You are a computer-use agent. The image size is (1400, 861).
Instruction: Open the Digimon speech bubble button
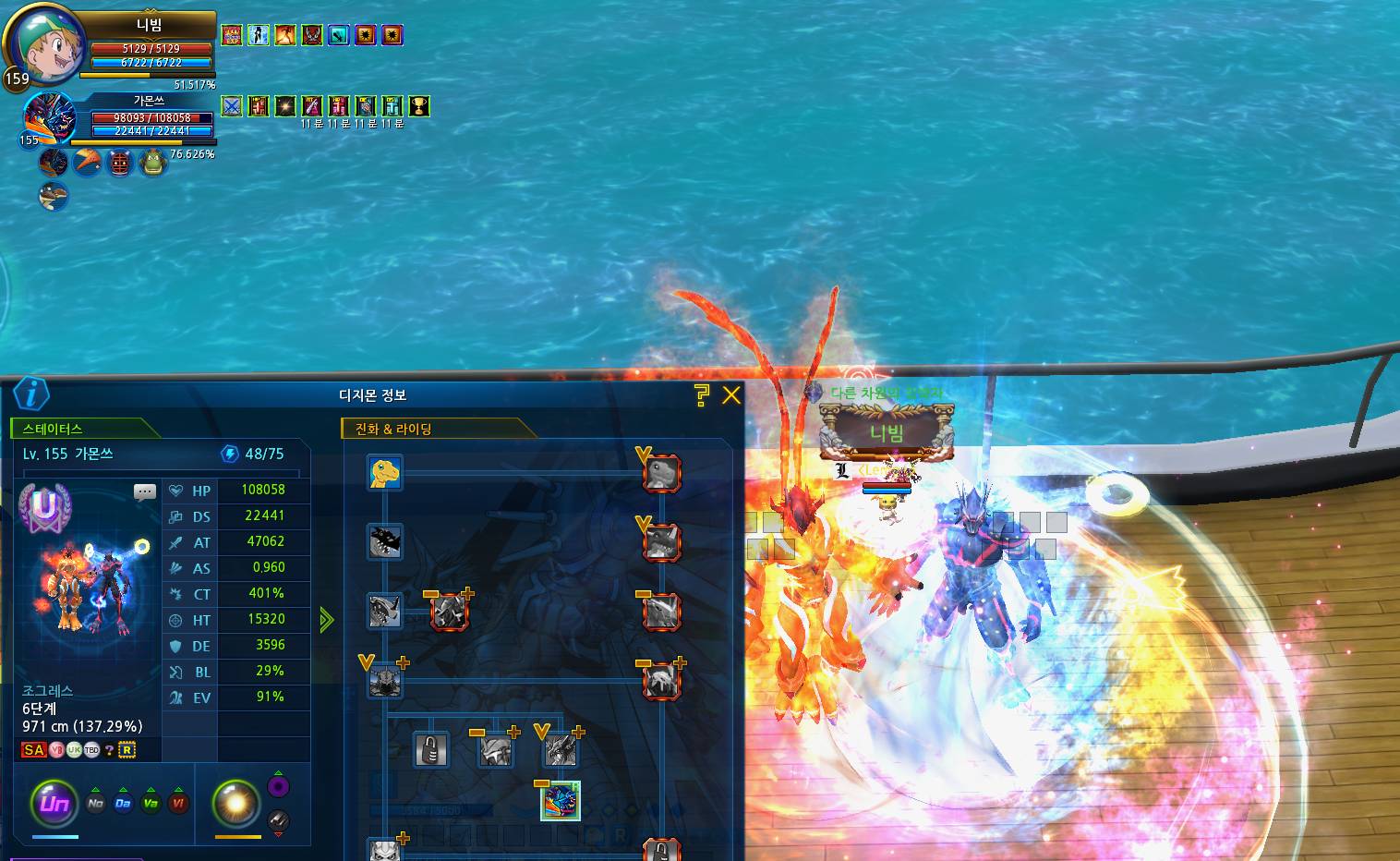coord(145,491)
